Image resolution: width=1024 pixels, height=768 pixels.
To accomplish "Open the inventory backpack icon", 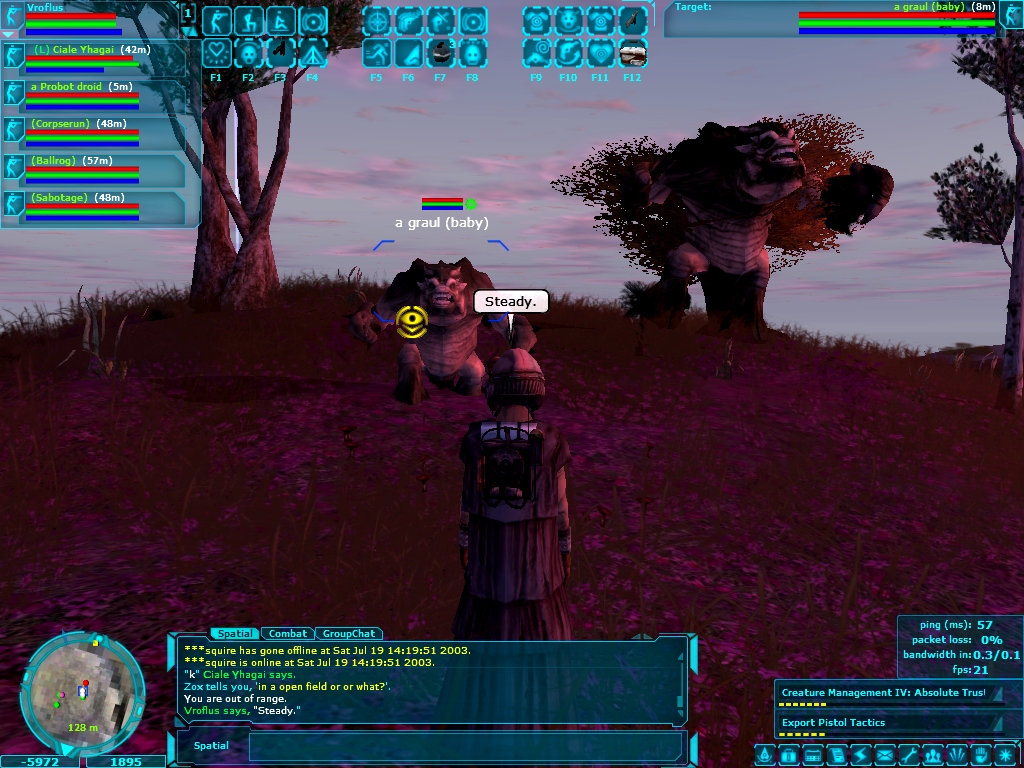I will (x=787, y=755).
